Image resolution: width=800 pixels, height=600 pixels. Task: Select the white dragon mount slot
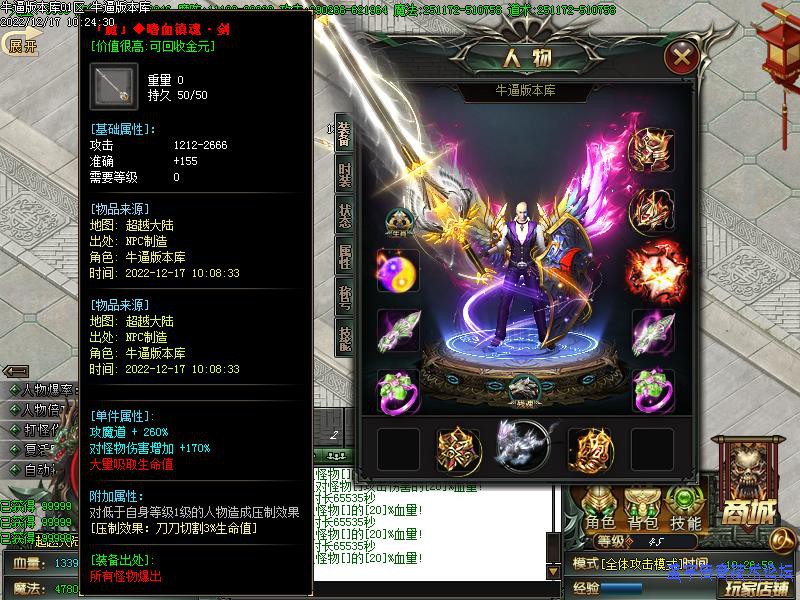(x=523, y=443)
